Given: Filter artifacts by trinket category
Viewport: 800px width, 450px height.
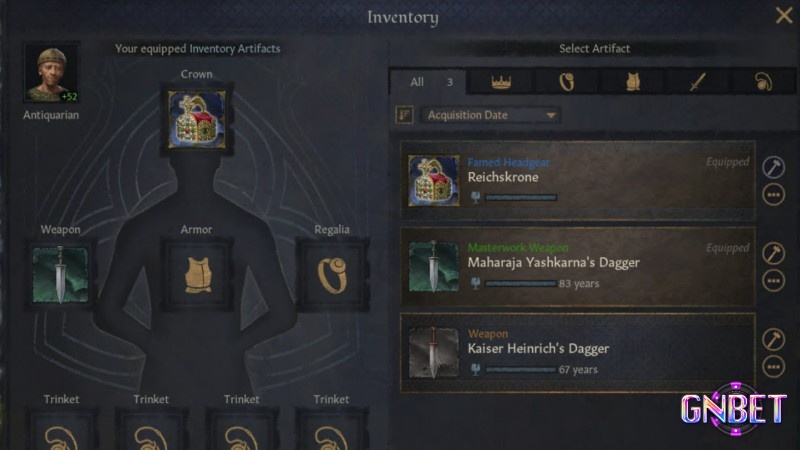Looking at the screenshot, I should (764, 82).
